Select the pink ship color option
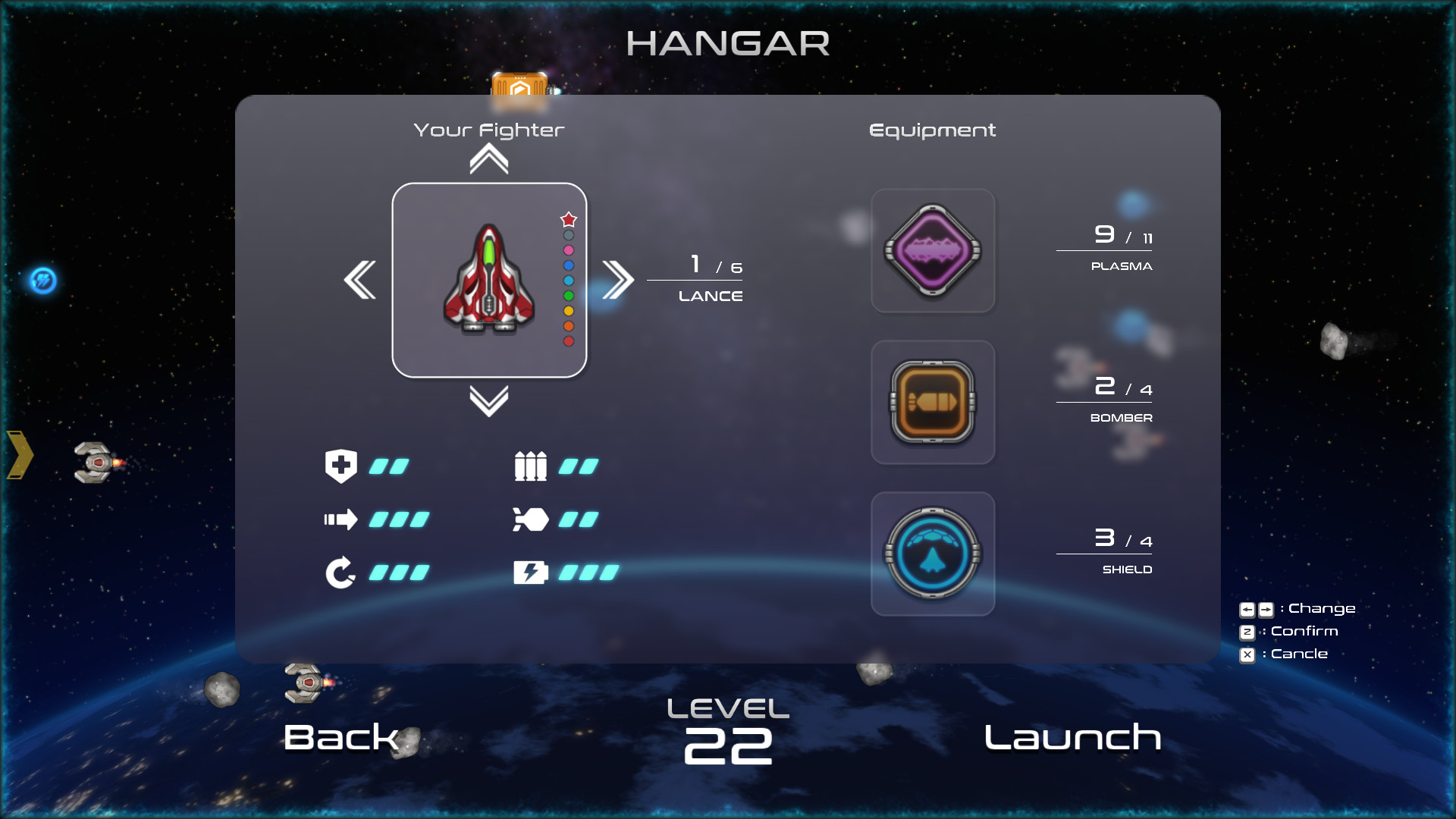 click(x=568, y=250)
